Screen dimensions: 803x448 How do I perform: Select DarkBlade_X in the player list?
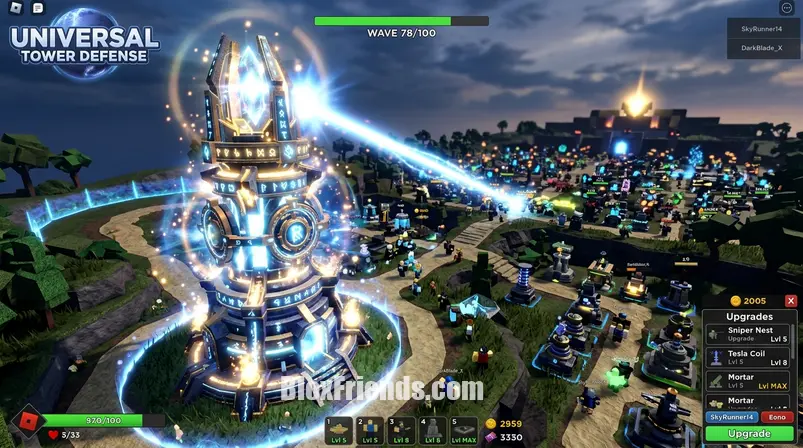[762, 48]
